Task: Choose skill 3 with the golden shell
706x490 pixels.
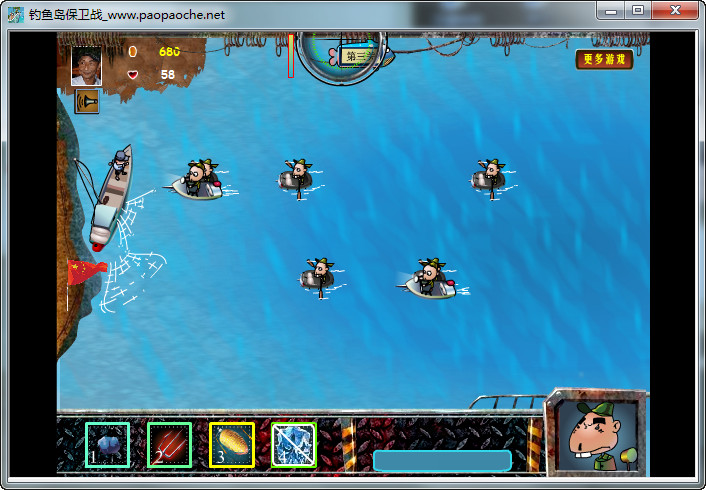Action: coord(231,444)
